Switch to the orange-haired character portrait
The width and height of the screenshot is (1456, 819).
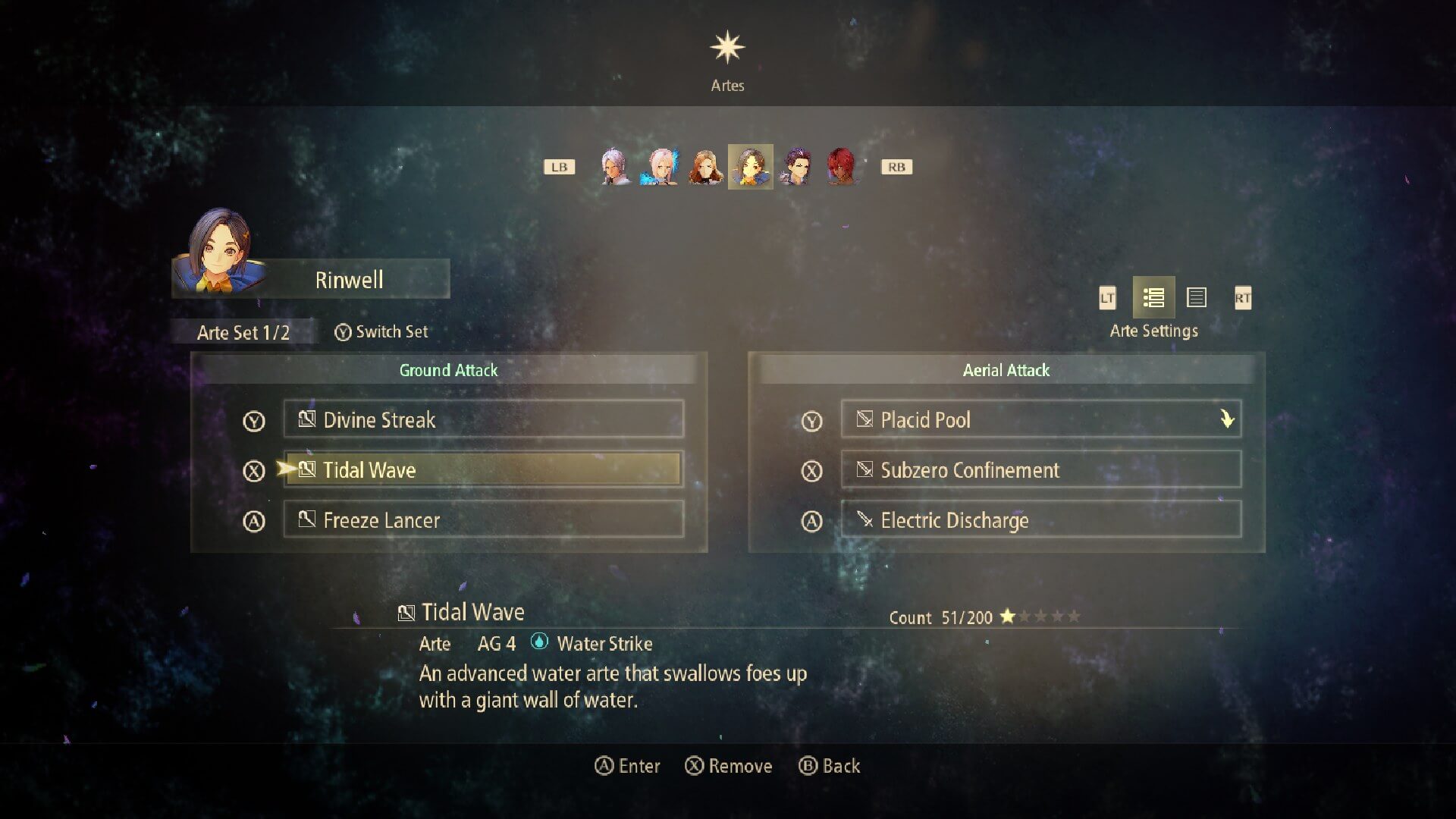(x=705, y=167)
